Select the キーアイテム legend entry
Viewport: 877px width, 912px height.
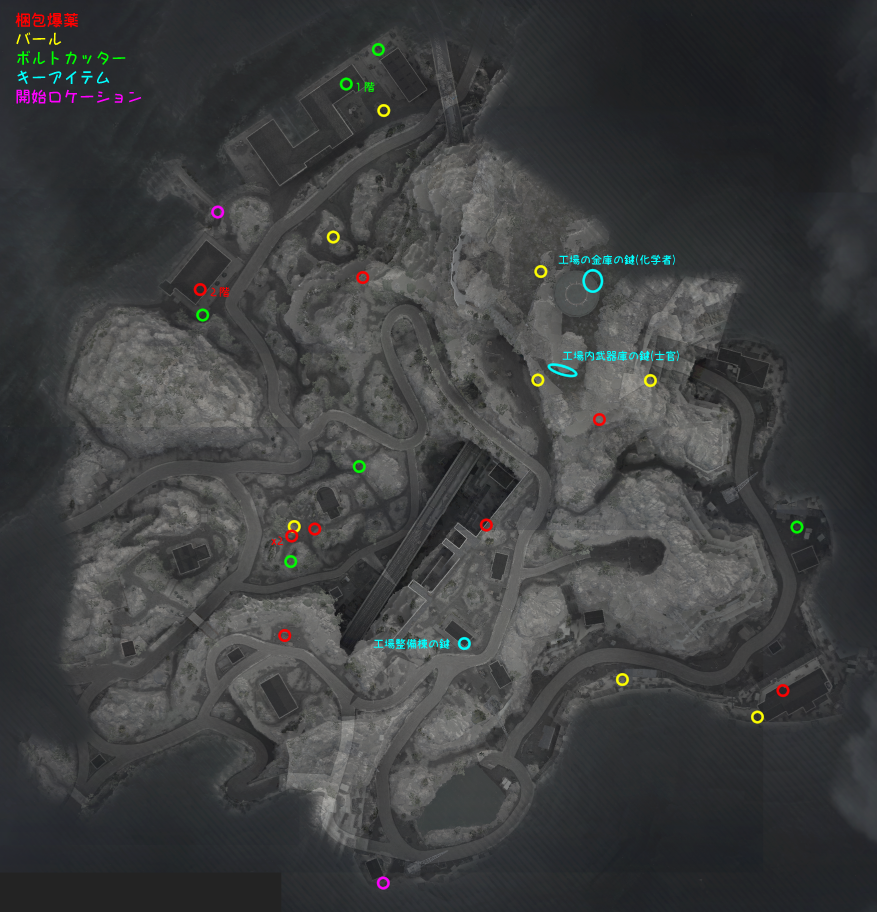click(63, 78)
